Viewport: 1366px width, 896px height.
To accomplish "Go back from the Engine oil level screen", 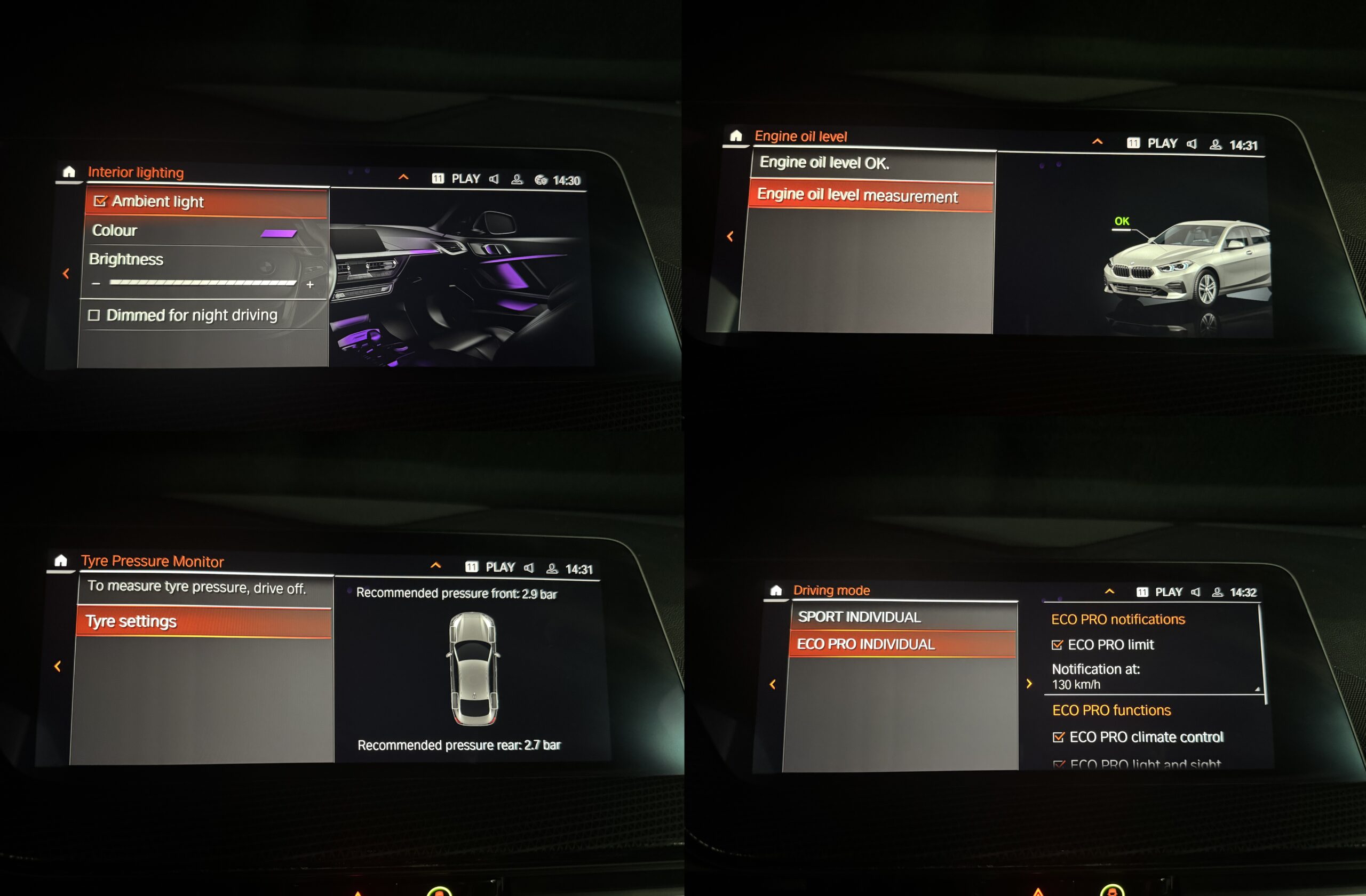I will [730, 236].
